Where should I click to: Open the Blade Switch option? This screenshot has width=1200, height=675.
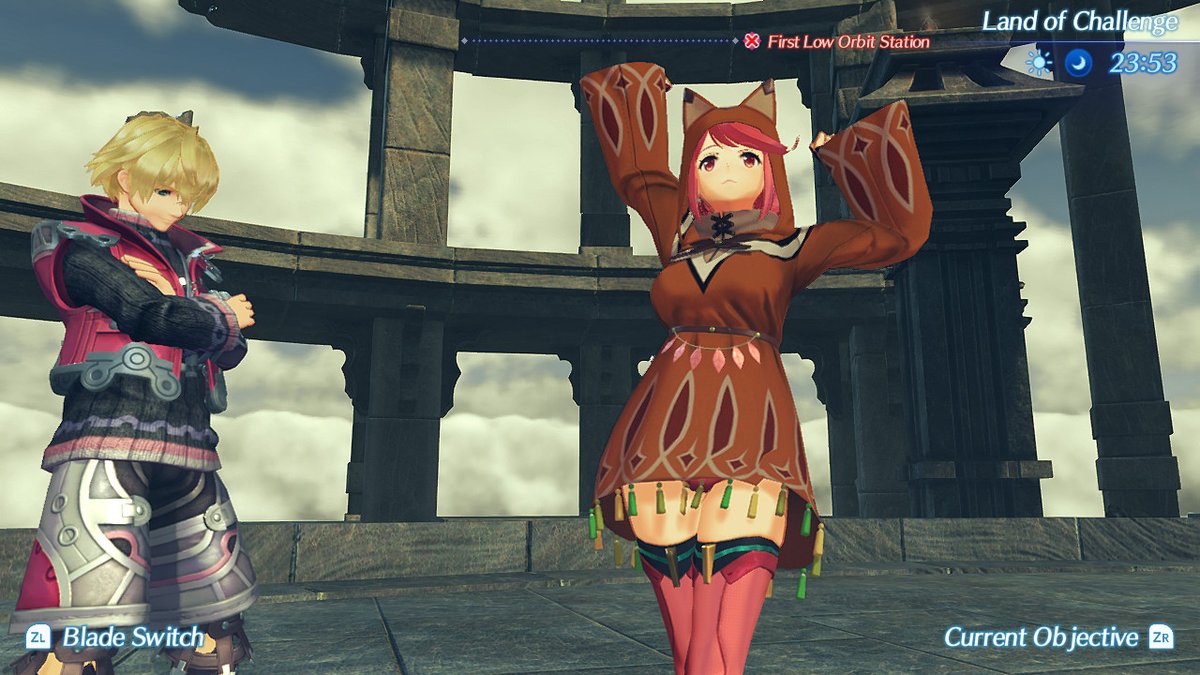[118, 637]
